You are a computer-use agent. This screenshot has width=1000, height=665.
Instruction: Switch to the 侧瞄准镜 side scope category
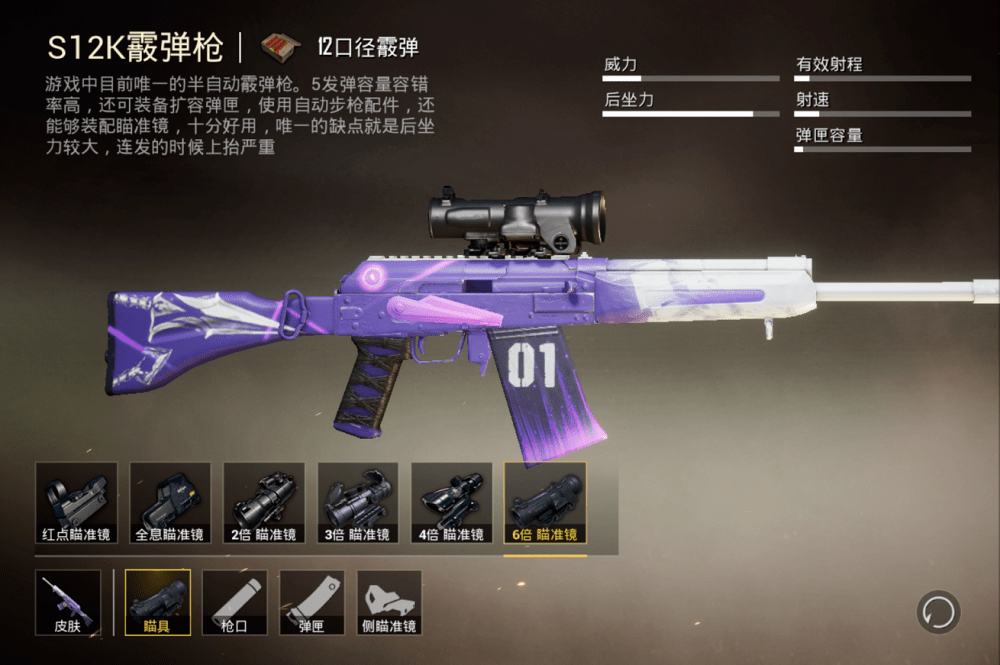click(389, 603)
